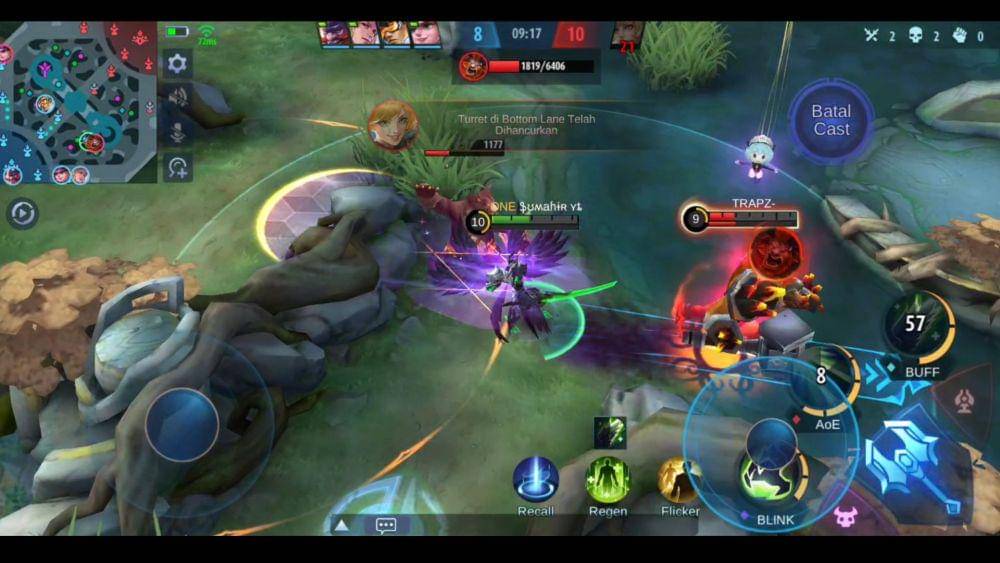Open the scoreboard showing 8 versus 10
The image size is (1000, 563).
coord(527,34)
